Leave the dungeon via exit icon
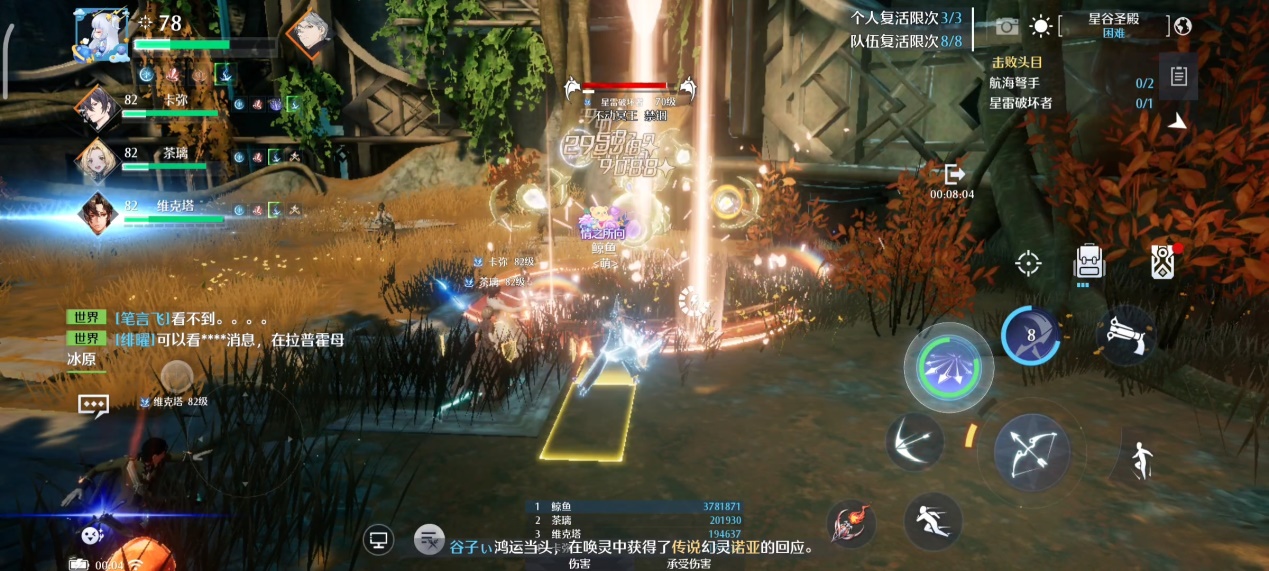Screen dimensions: 1269x571 point(953,174)
